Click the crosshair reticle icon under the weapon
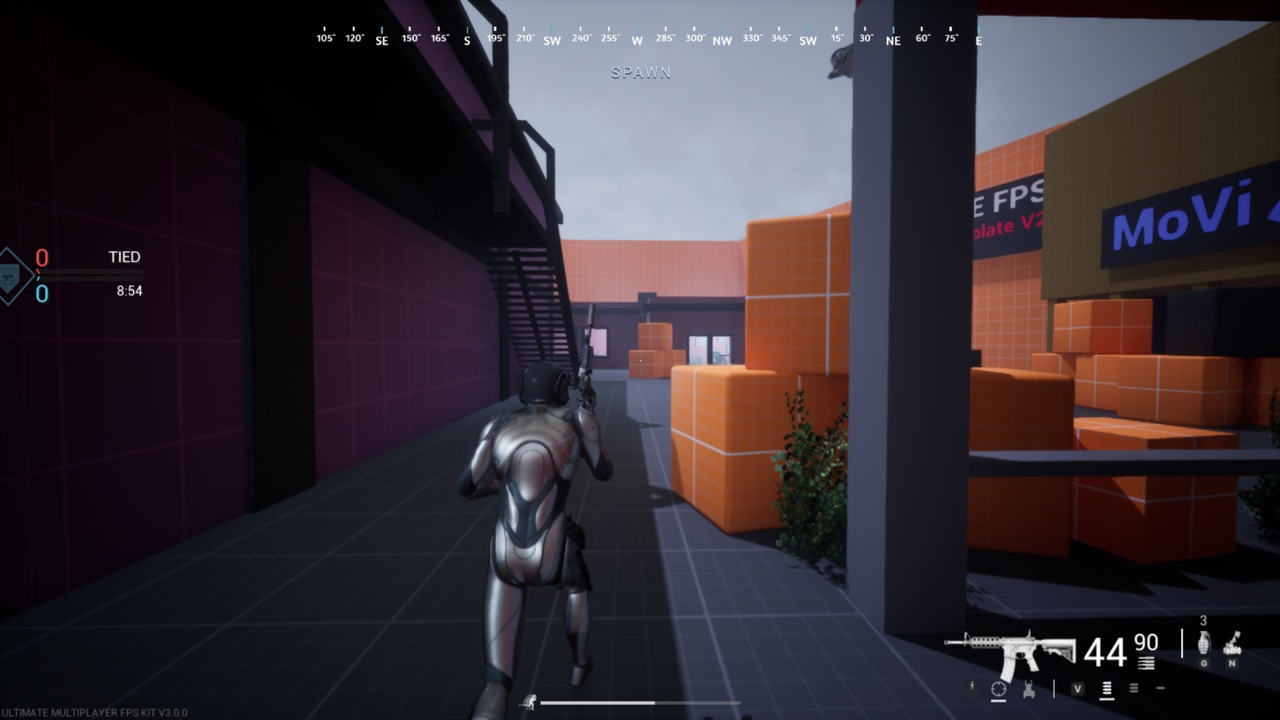 [997, 688]
